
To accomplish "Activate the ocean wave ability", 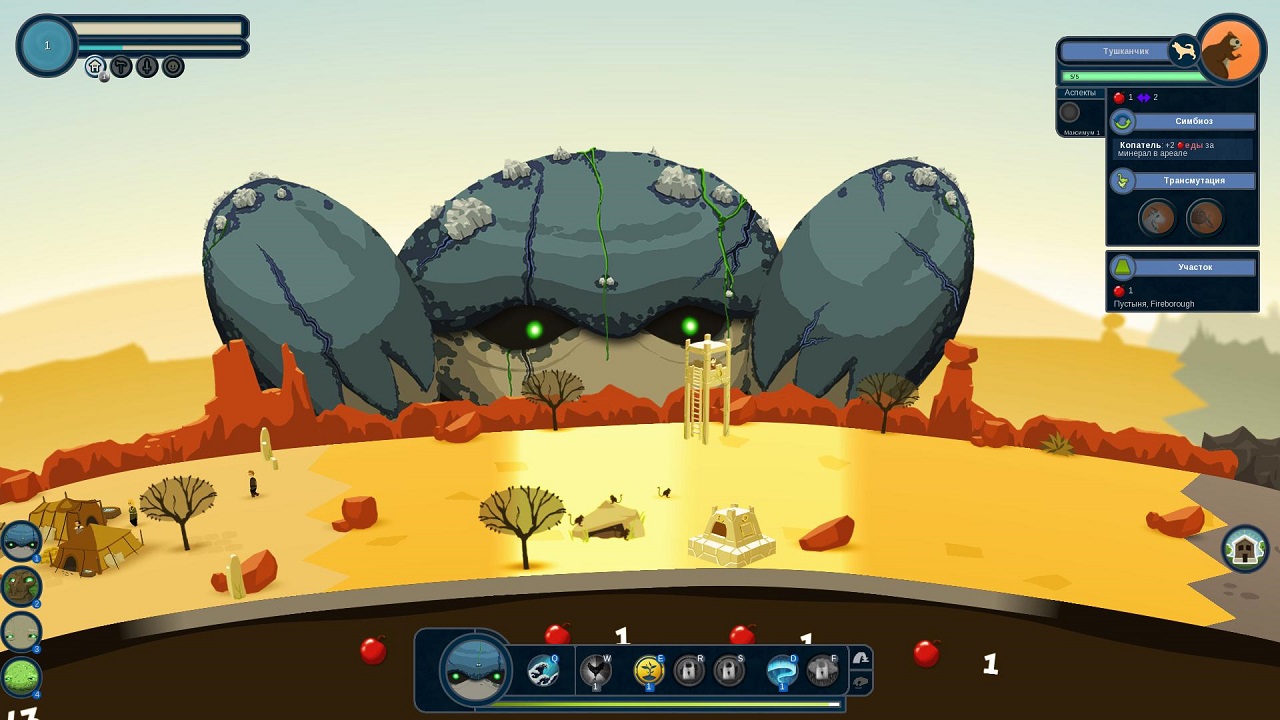I will click(x=543, y=670).
